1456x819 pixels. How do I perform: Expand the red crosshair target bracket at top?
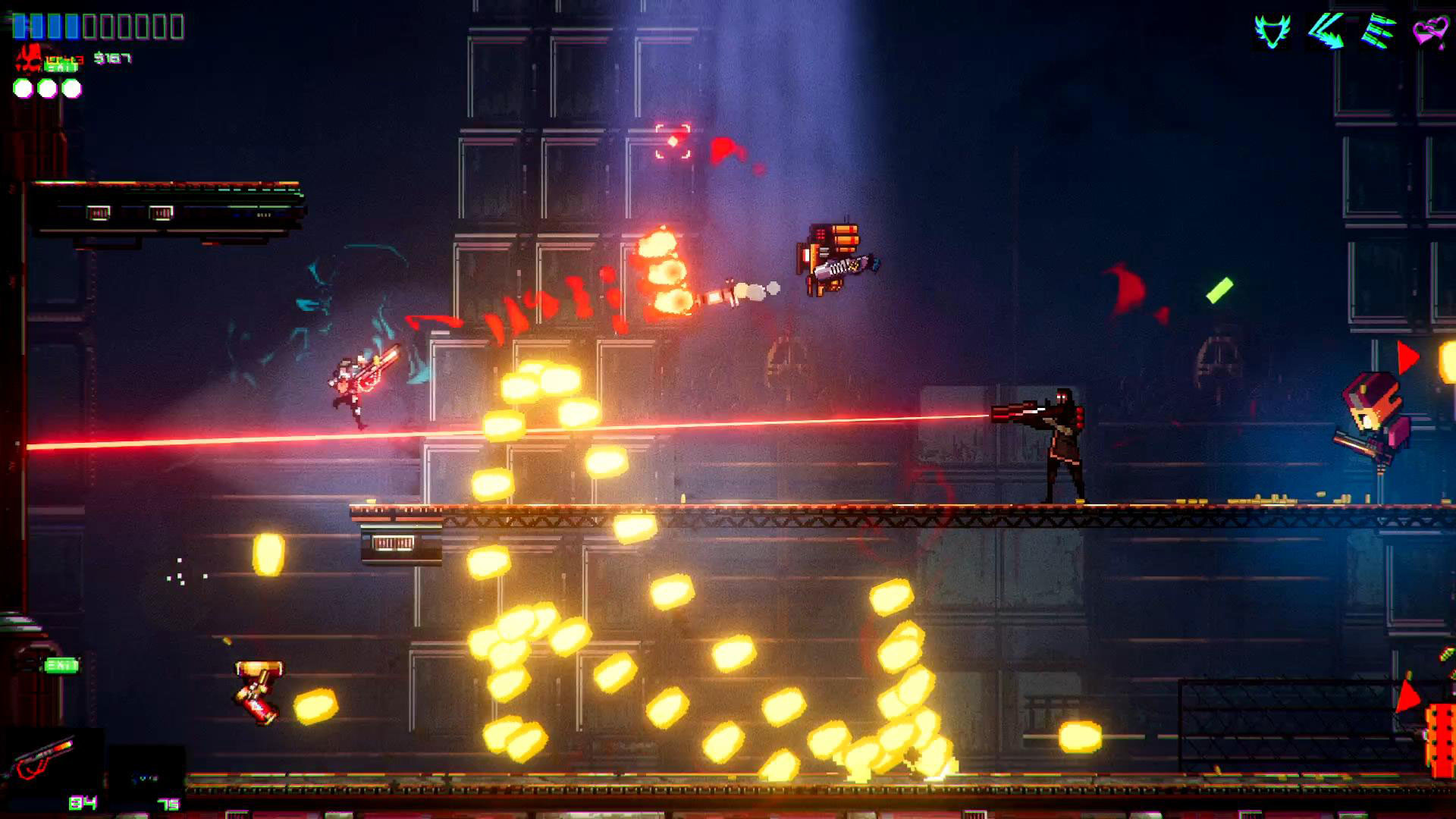coord(672,139)
